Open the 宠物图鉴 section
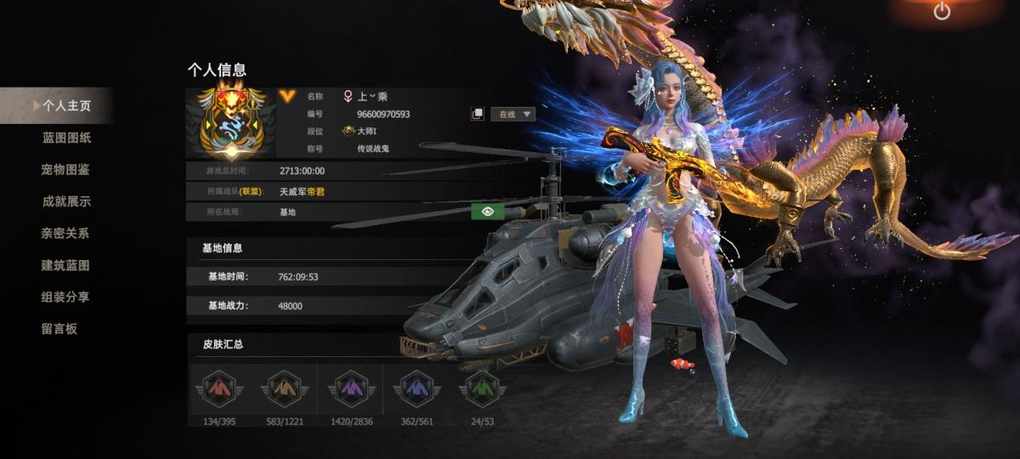The image size is (1020, 459). coord(66,169)
